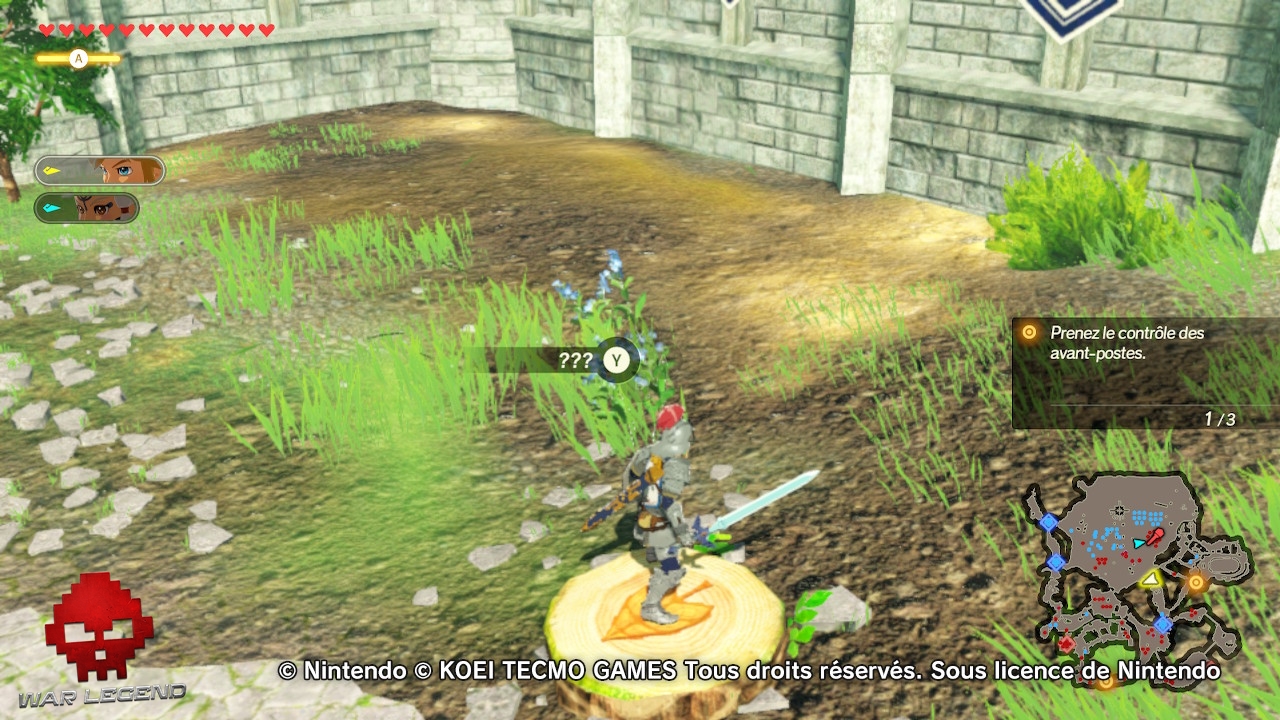Select the yellow triangle marker on the minimap
The height and width of the screenshot is (720, 1280).
click(1150, 581)
